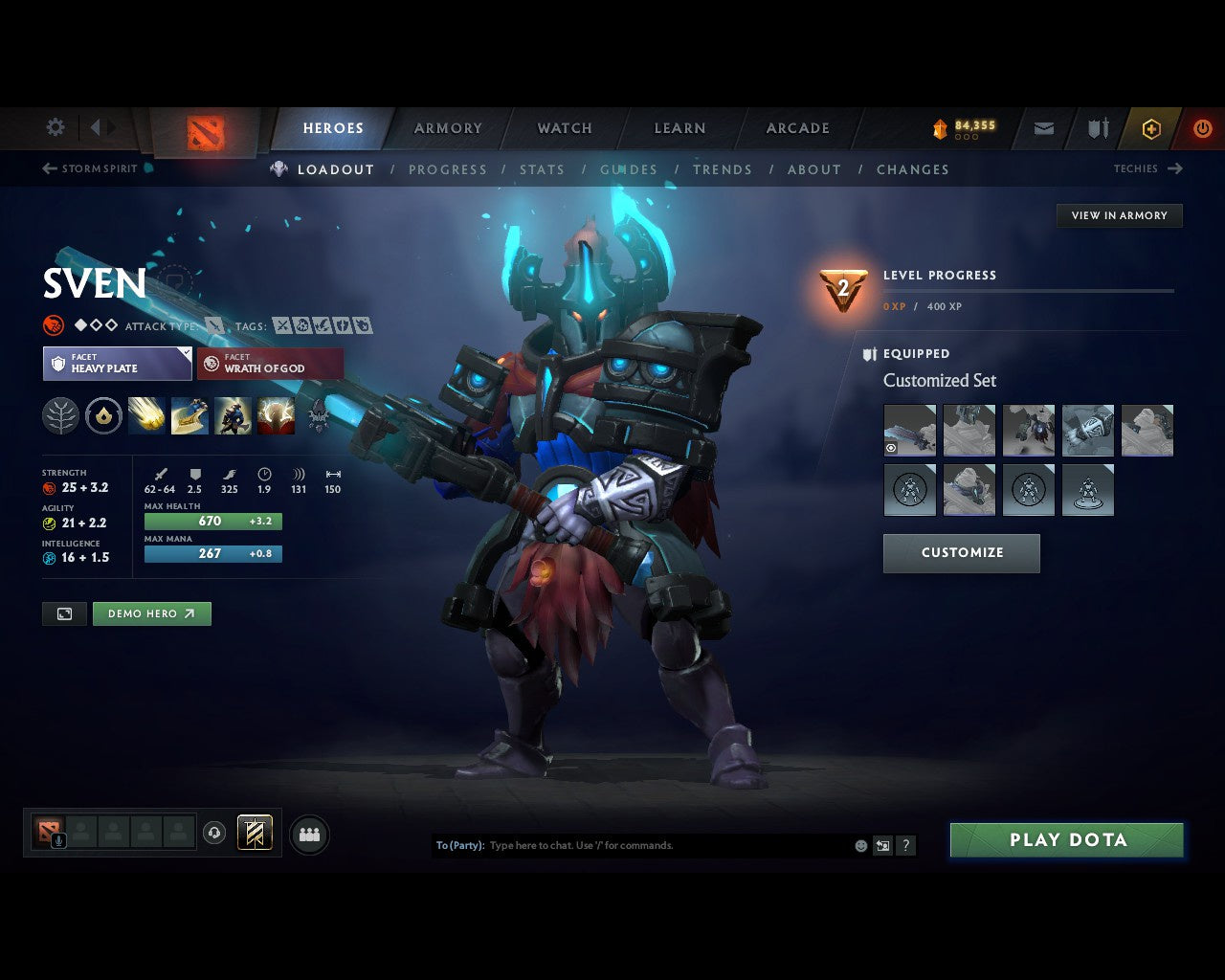Select the Arcade tab
The width and height of the screenshot is (1225, 980).
coord(797,128)
